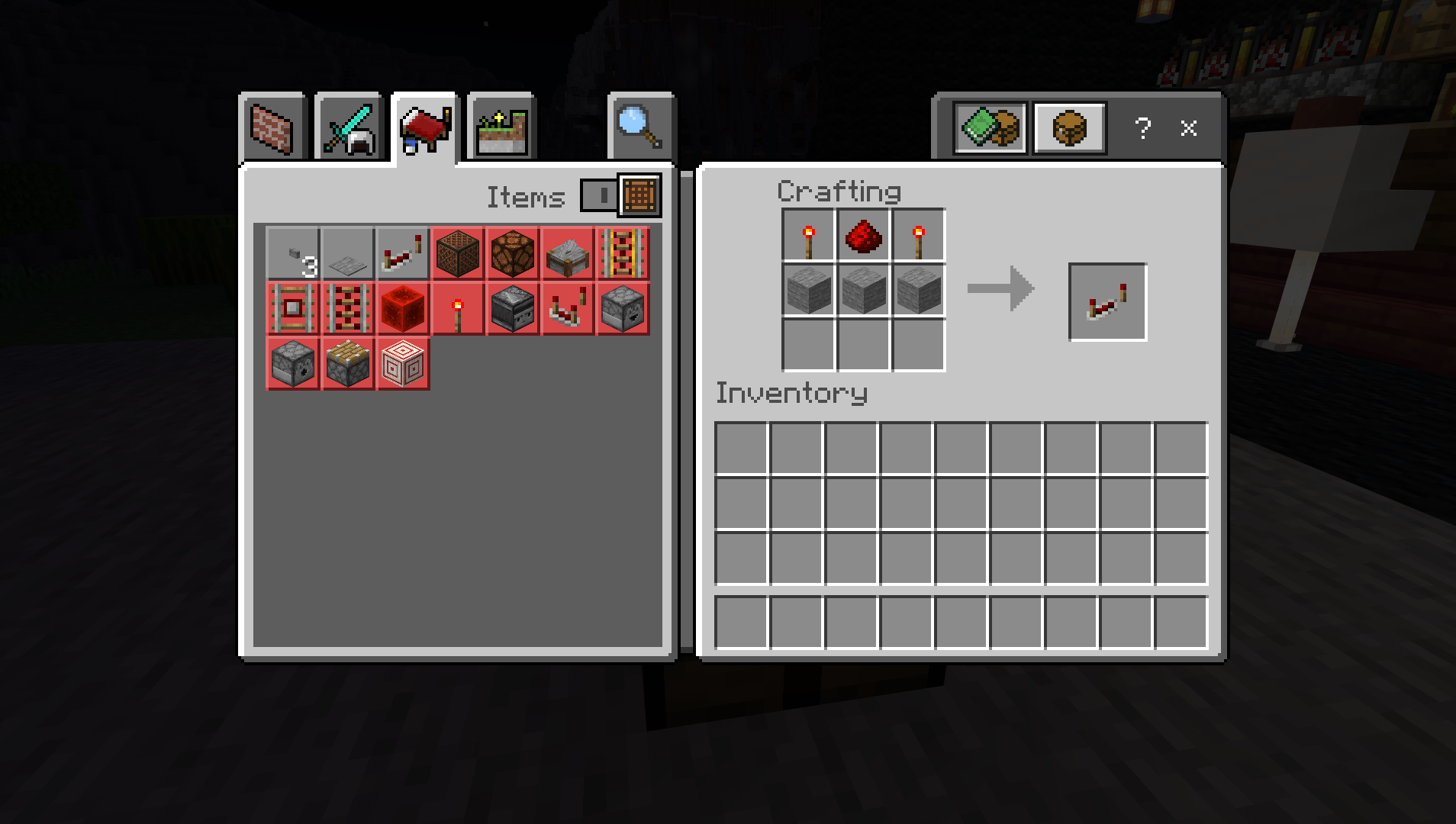Select the activator rail recipe
Image resolution: width=1456 pixels, height=824 pixels.
click(x=348, y=309)
